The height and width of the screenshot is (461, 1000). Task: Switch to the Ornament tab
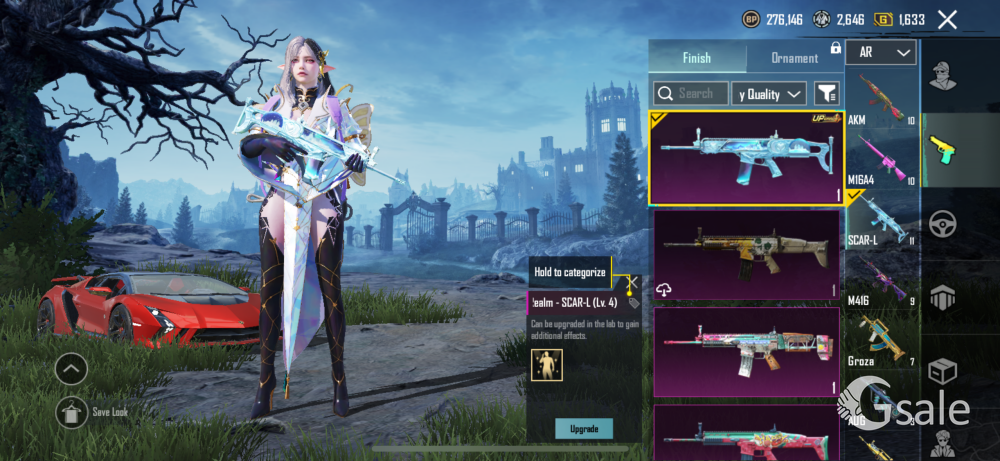[795, 58]
